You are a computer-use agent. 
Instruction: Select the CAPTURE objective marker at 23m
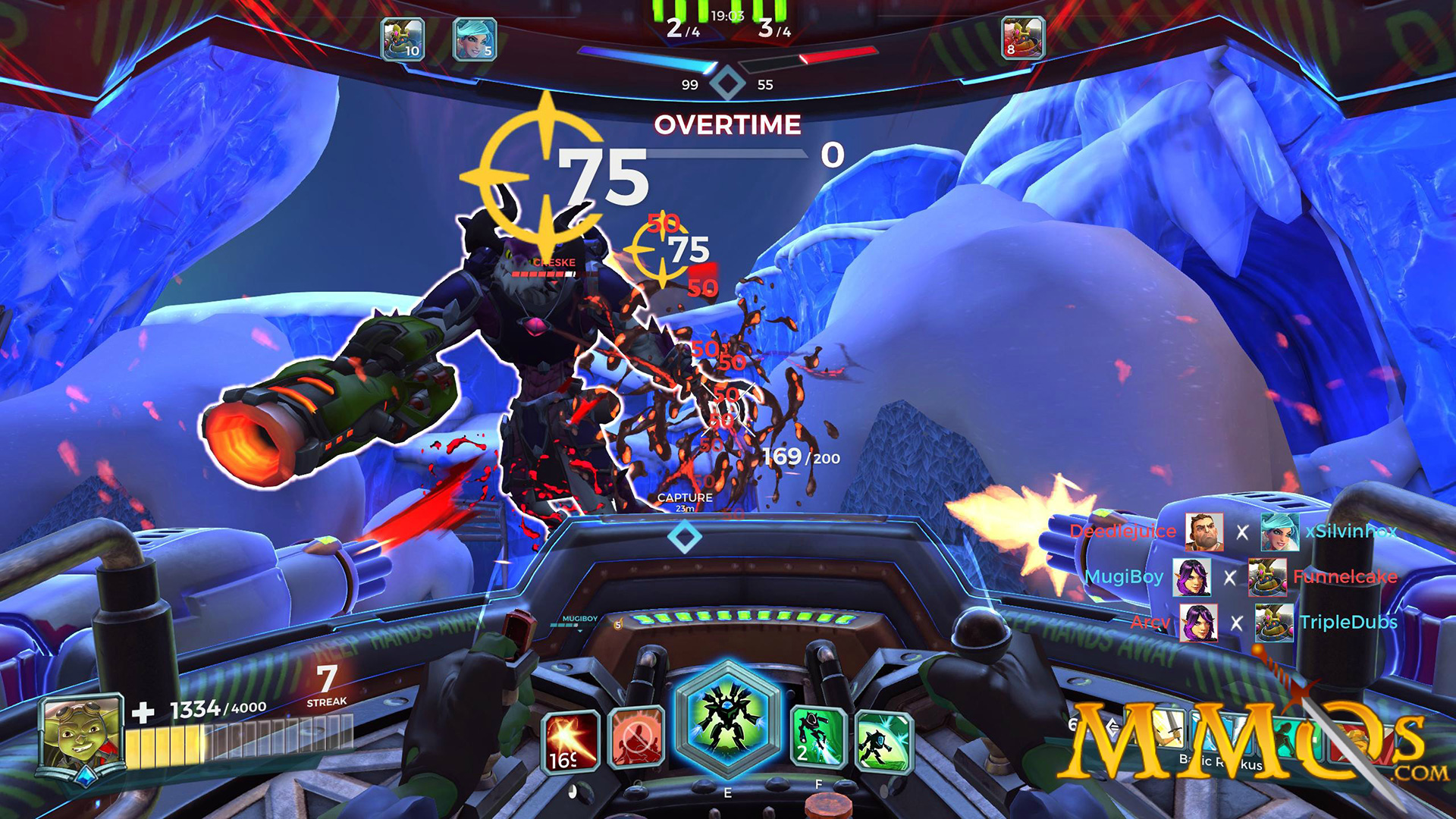(x=684, y=500)
